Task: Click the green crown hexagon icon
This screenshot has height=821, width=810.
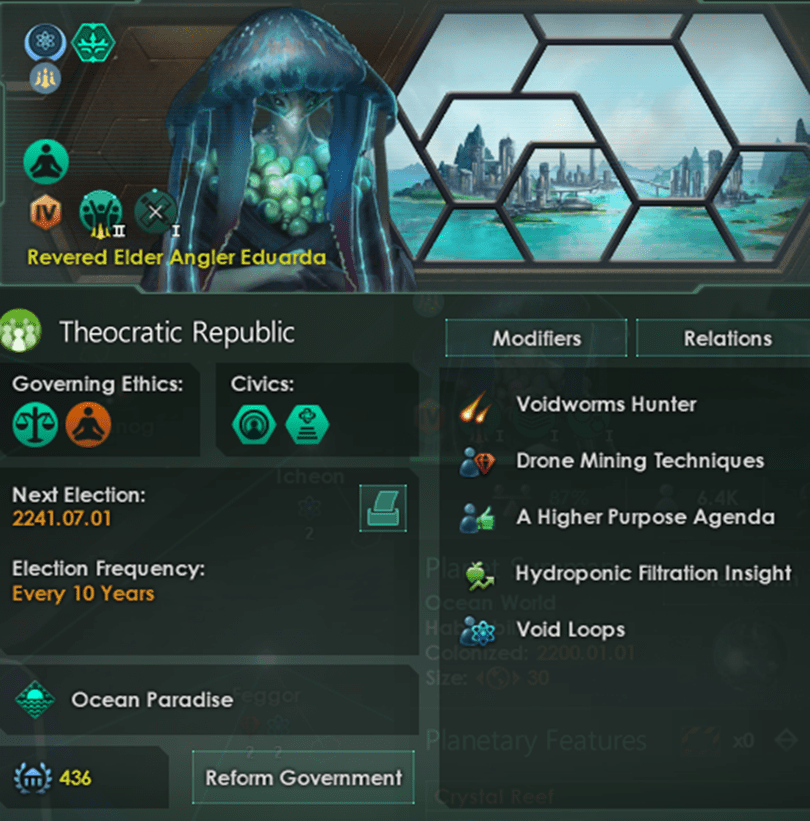Action: (x=93, y=42)
